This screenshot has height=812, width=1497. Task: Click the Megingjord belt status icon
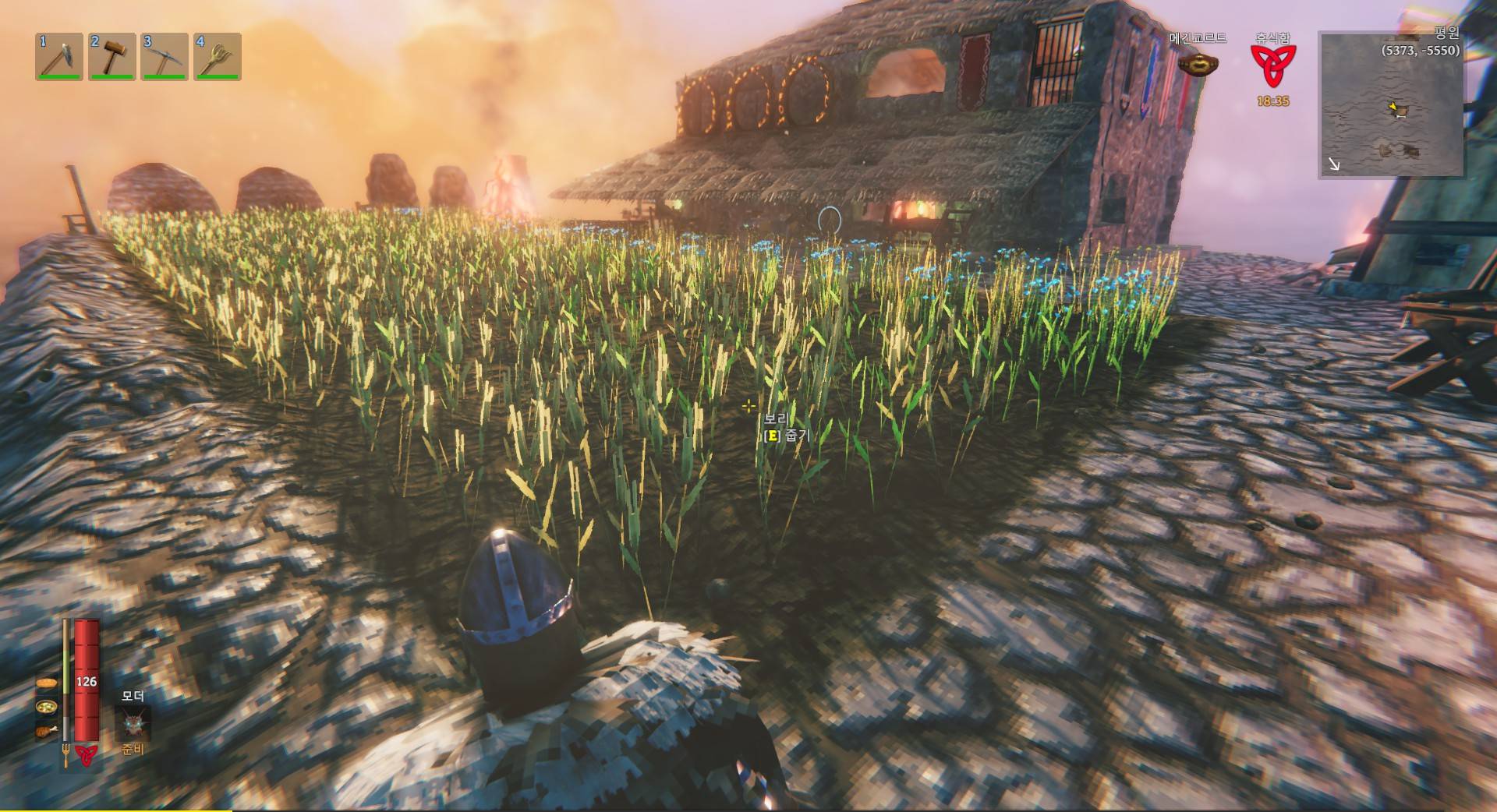point(1193,64)
